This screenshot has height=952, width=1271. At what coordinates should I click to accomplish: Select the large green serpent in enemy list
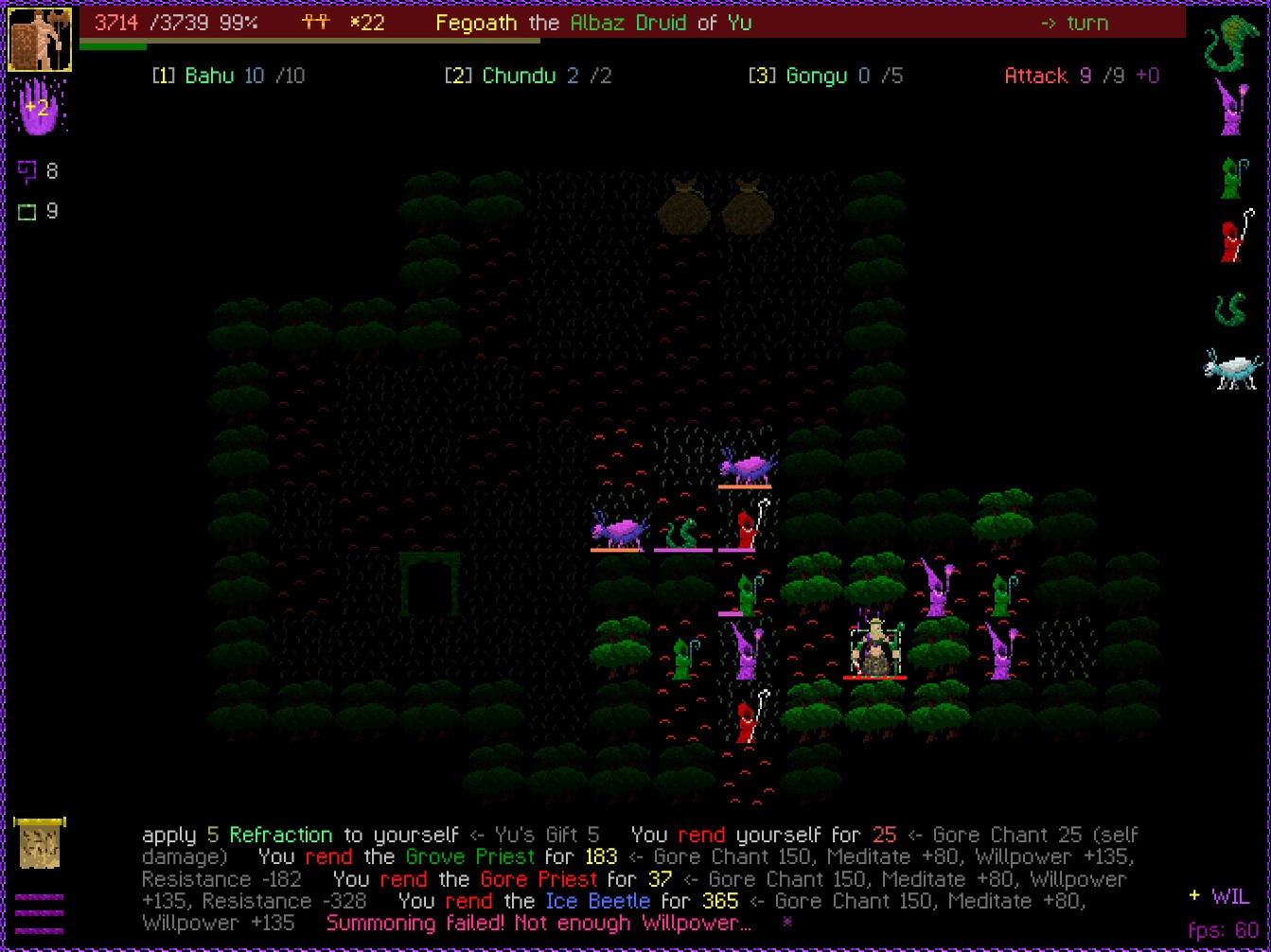point(1231,43)
